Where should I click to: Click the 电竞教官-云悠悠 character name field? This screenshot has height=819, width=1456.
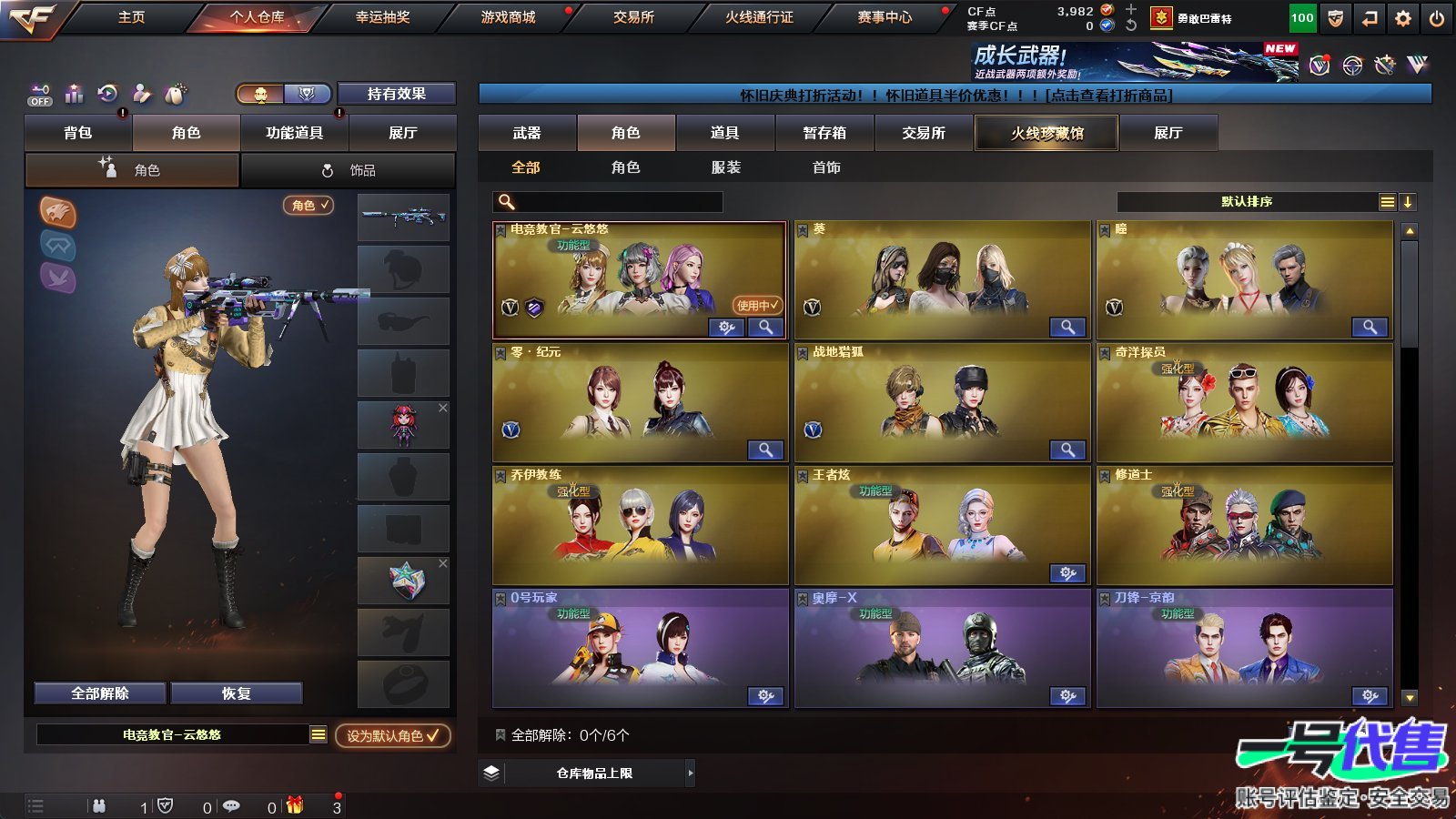click(x=173, y=733)
